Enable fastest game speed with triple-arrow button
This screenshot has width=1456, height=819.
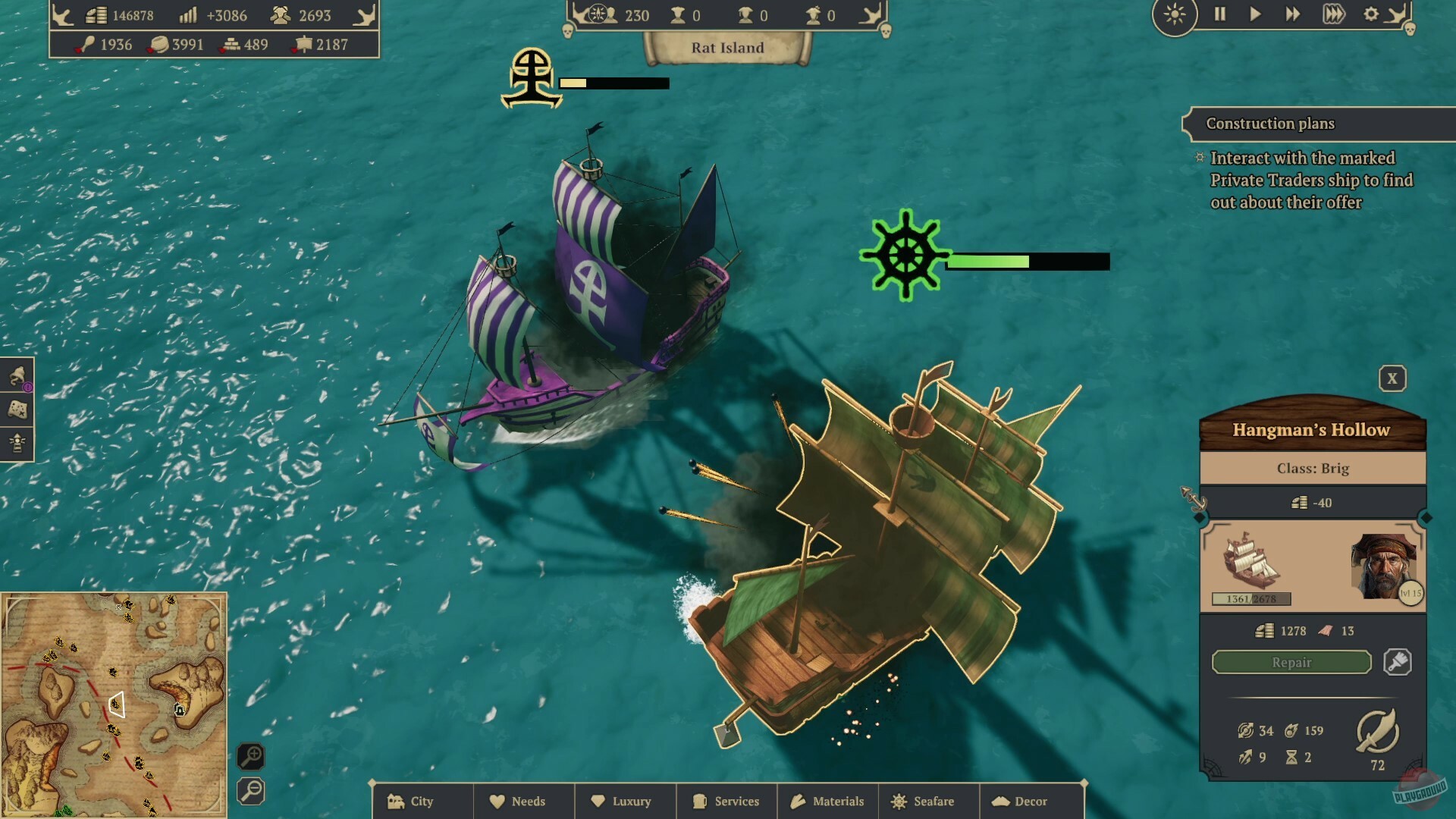coord(1333,14)
